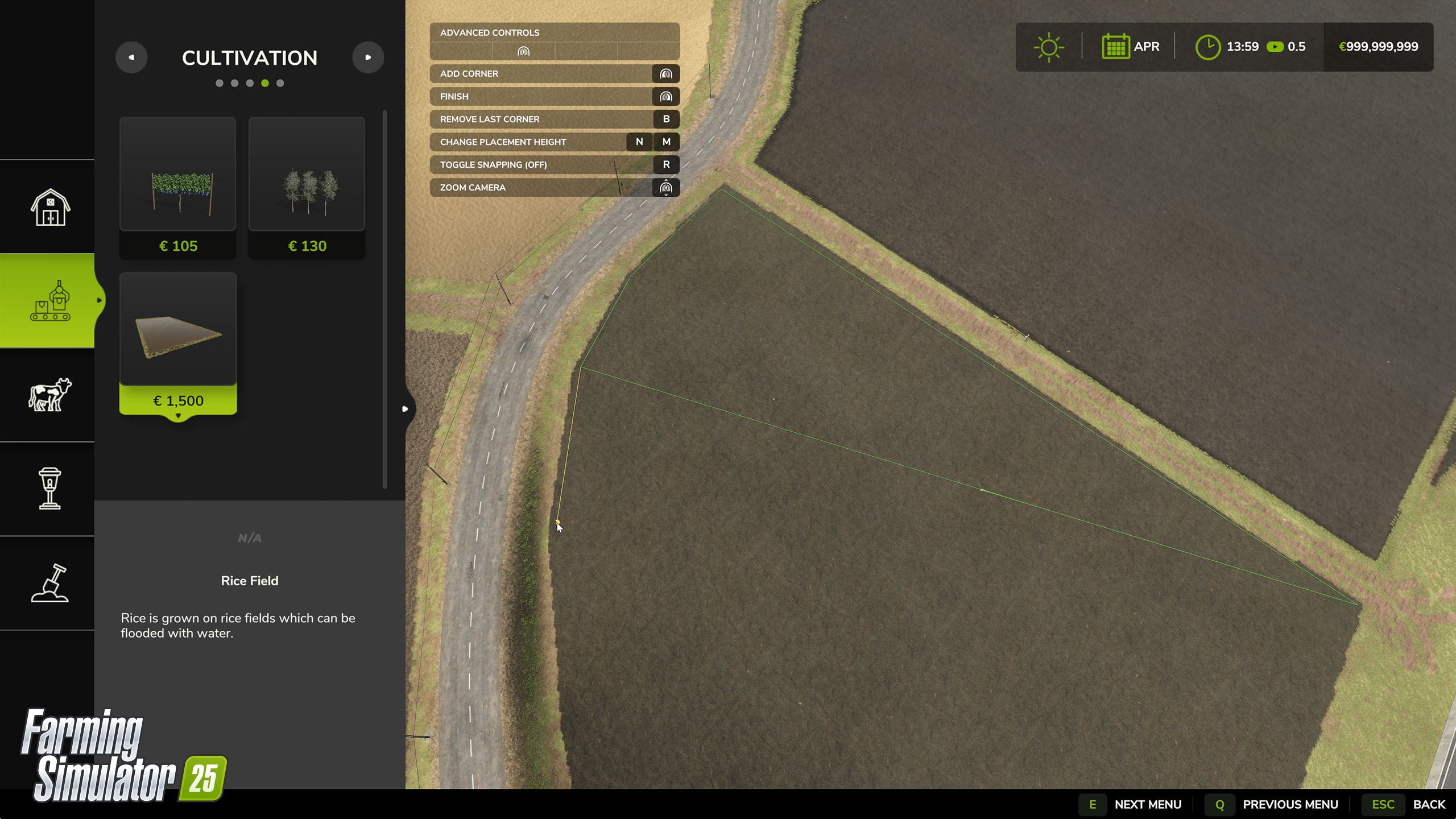Collapse the side panel with the arrow handle
The image size is (1456, 819).
coord(405,409)
